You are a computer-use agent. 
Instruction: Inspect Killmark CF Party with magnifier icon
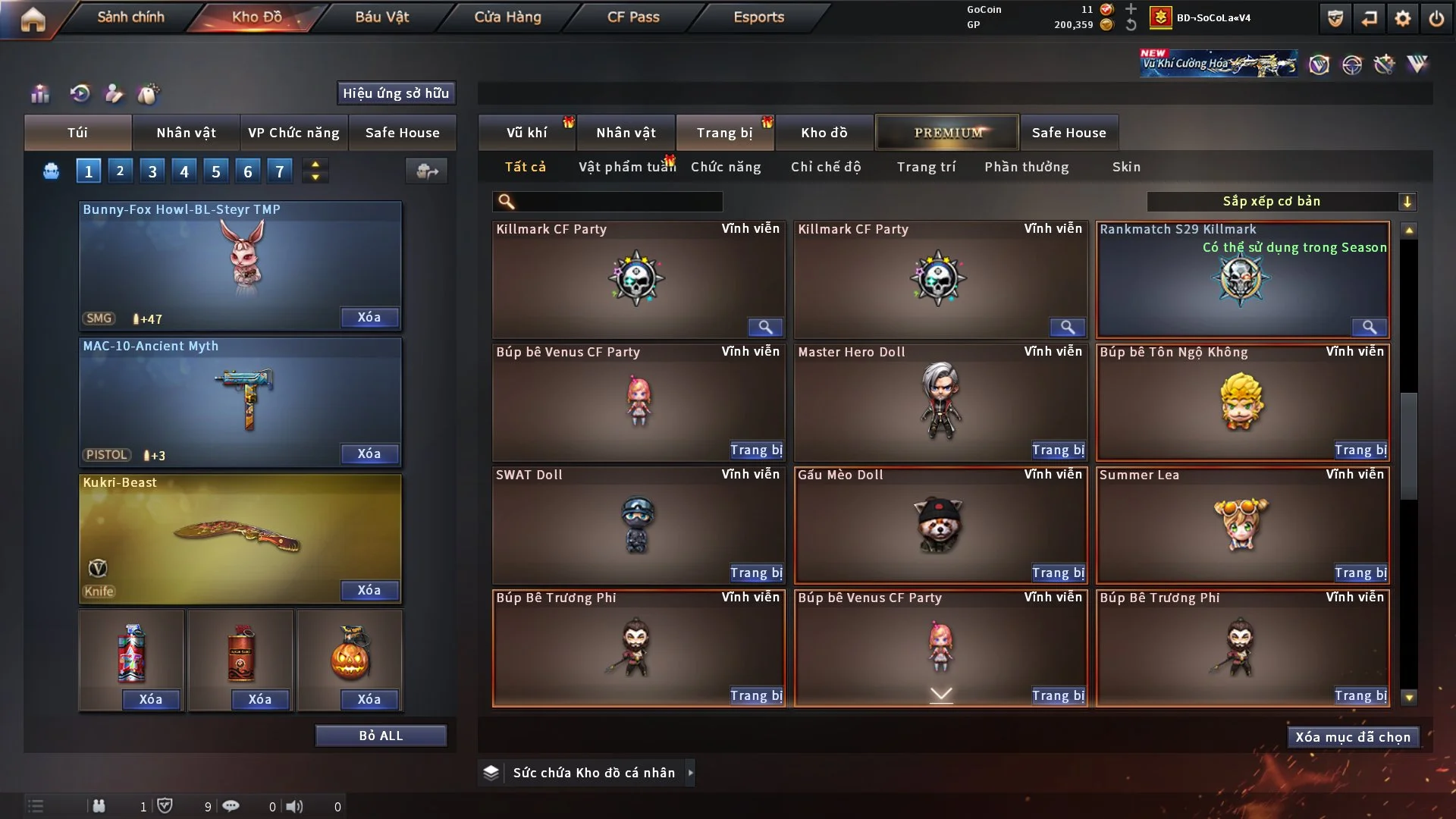[x=764, y=327]
